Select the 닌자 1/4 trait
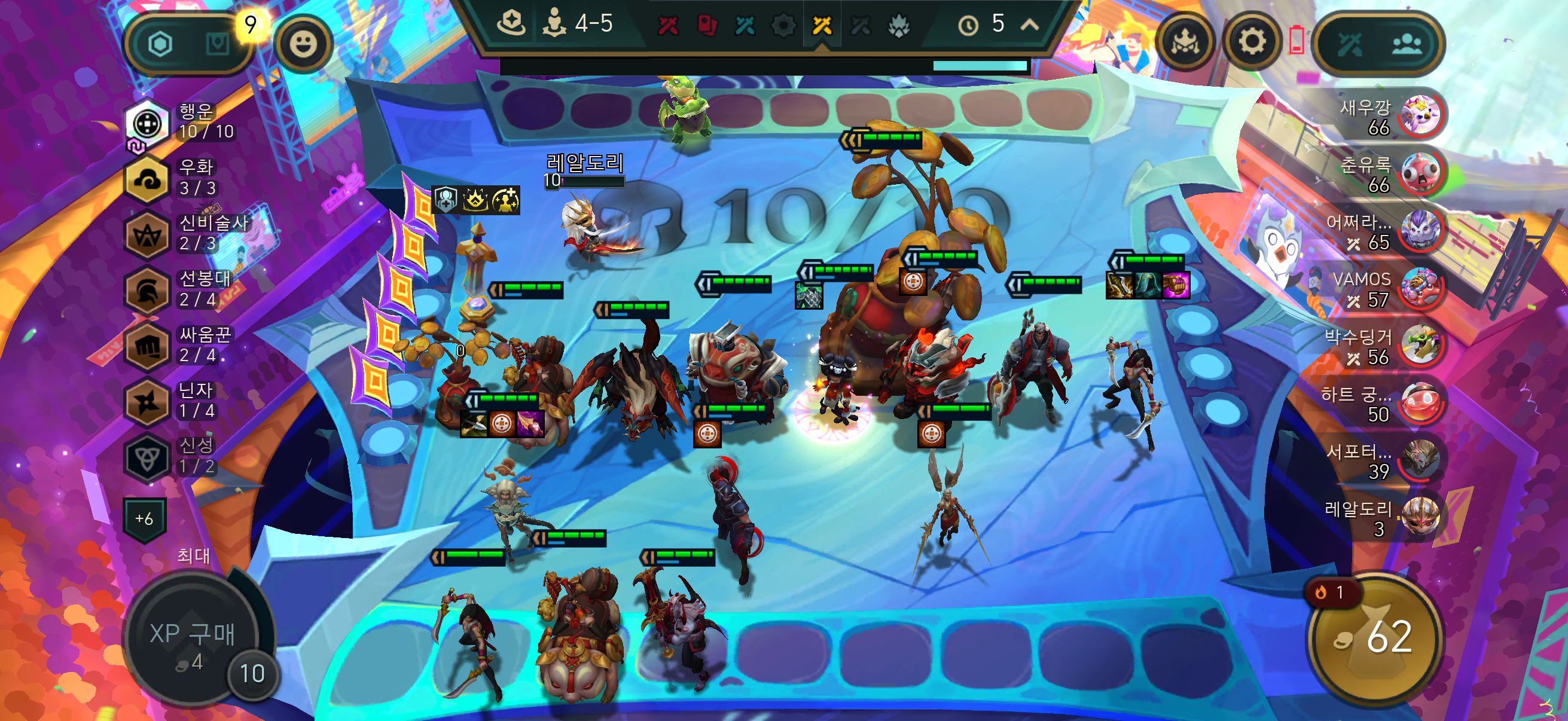This screenshot has height=721, width=1568. (147, 402)
